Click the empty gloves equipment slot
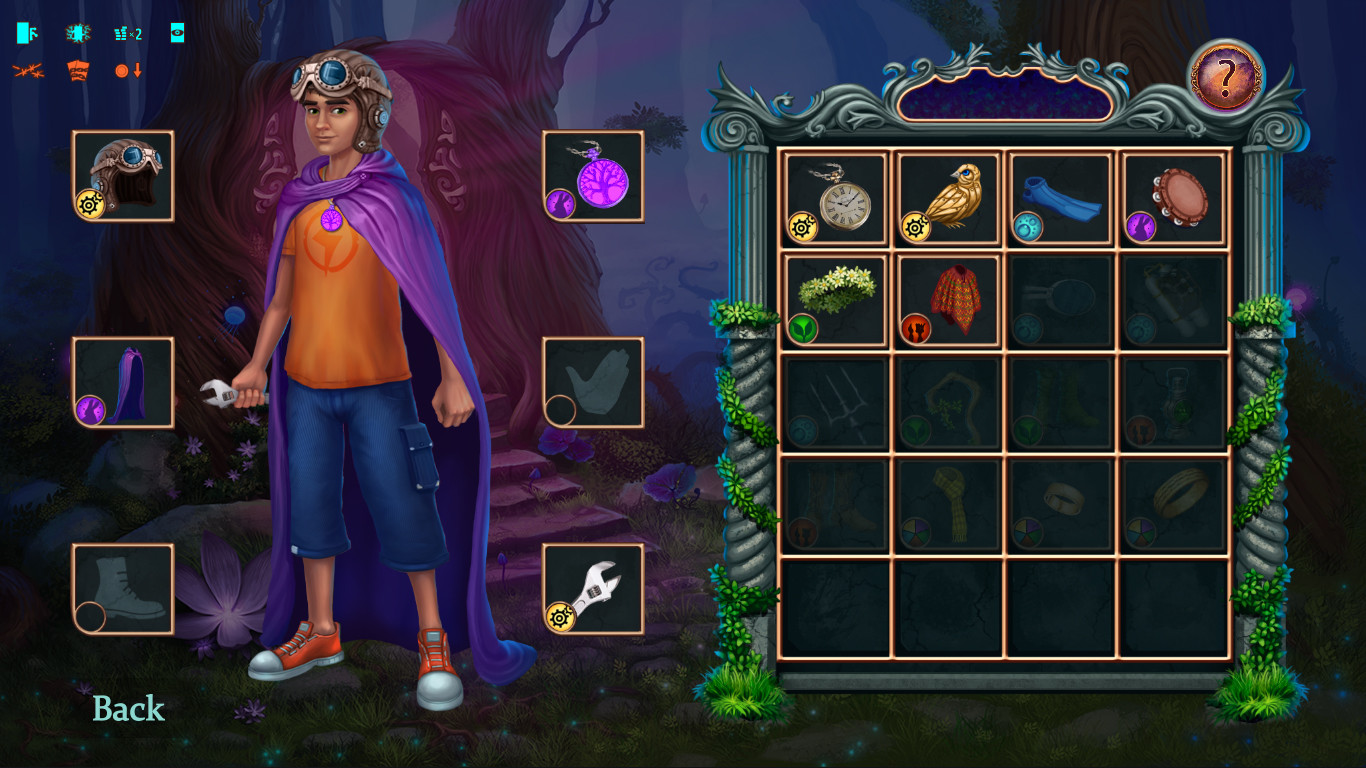Image resolution: width=1366 pixels, height=768 pixels. pyautogui.click(x=593, y=382)
